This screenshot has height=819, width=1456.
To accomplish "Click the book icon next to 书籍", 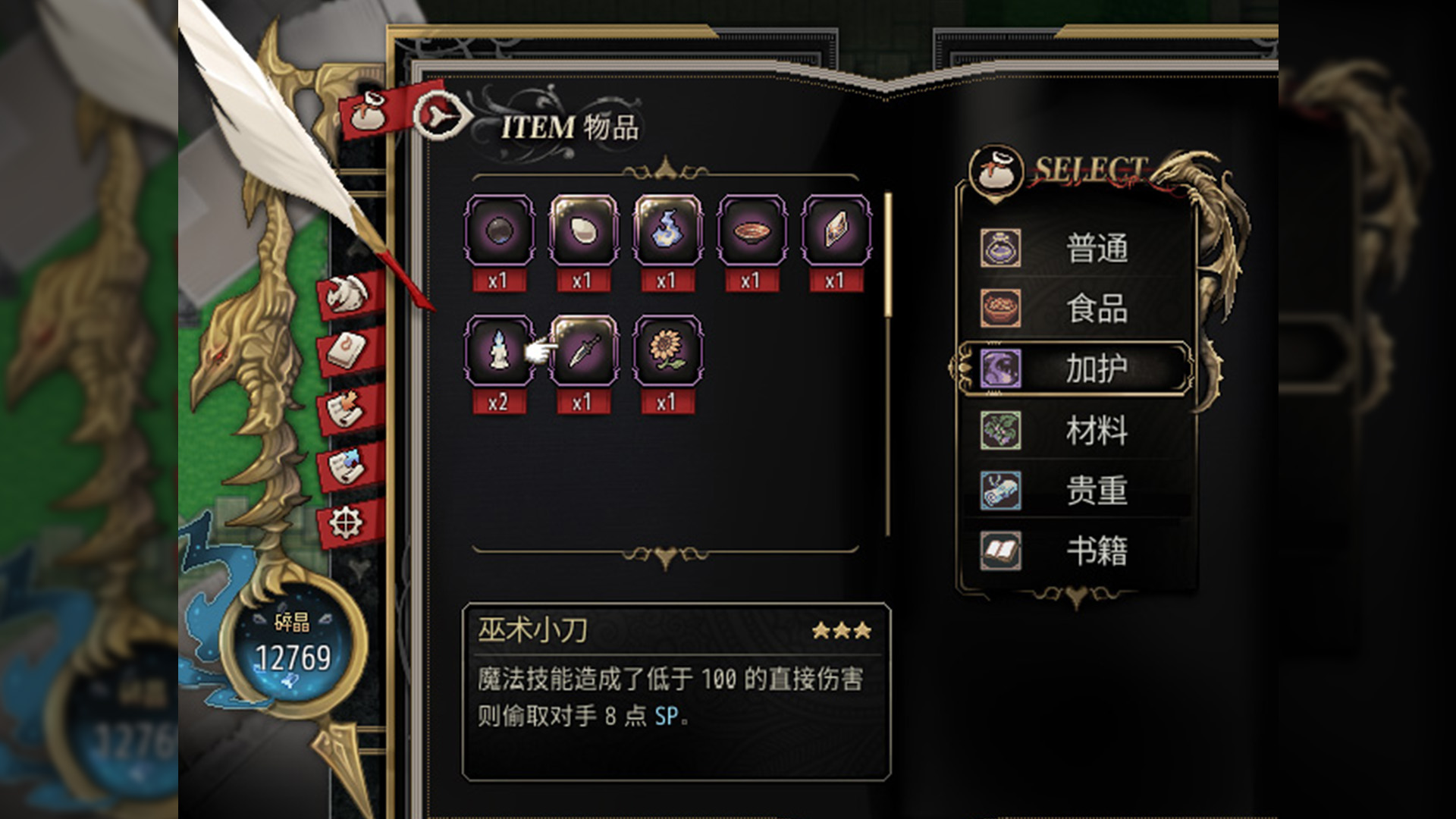I will click(x=999, y=552).
